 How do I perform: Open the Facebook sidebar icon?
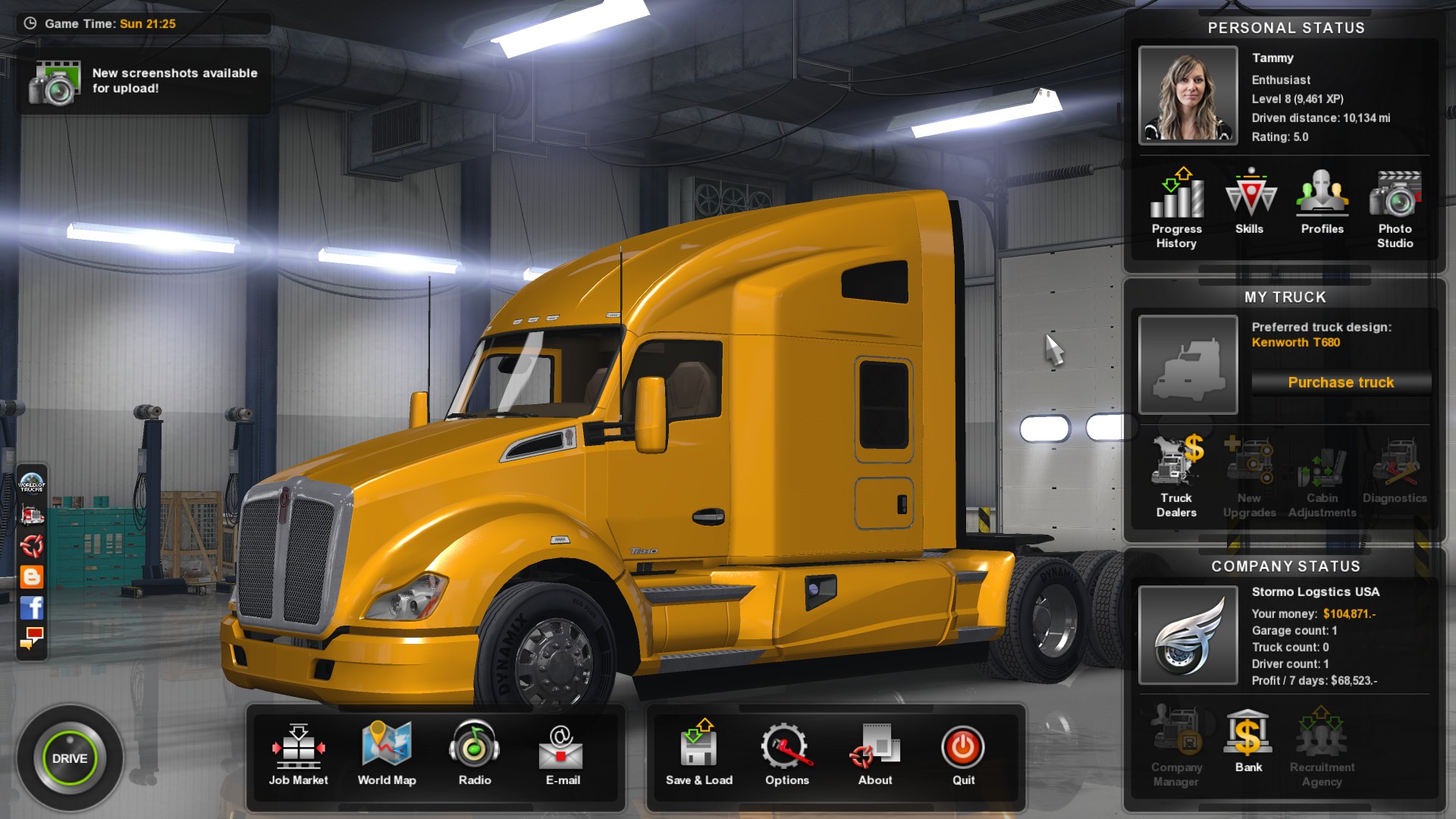click(x=30, y=607)
